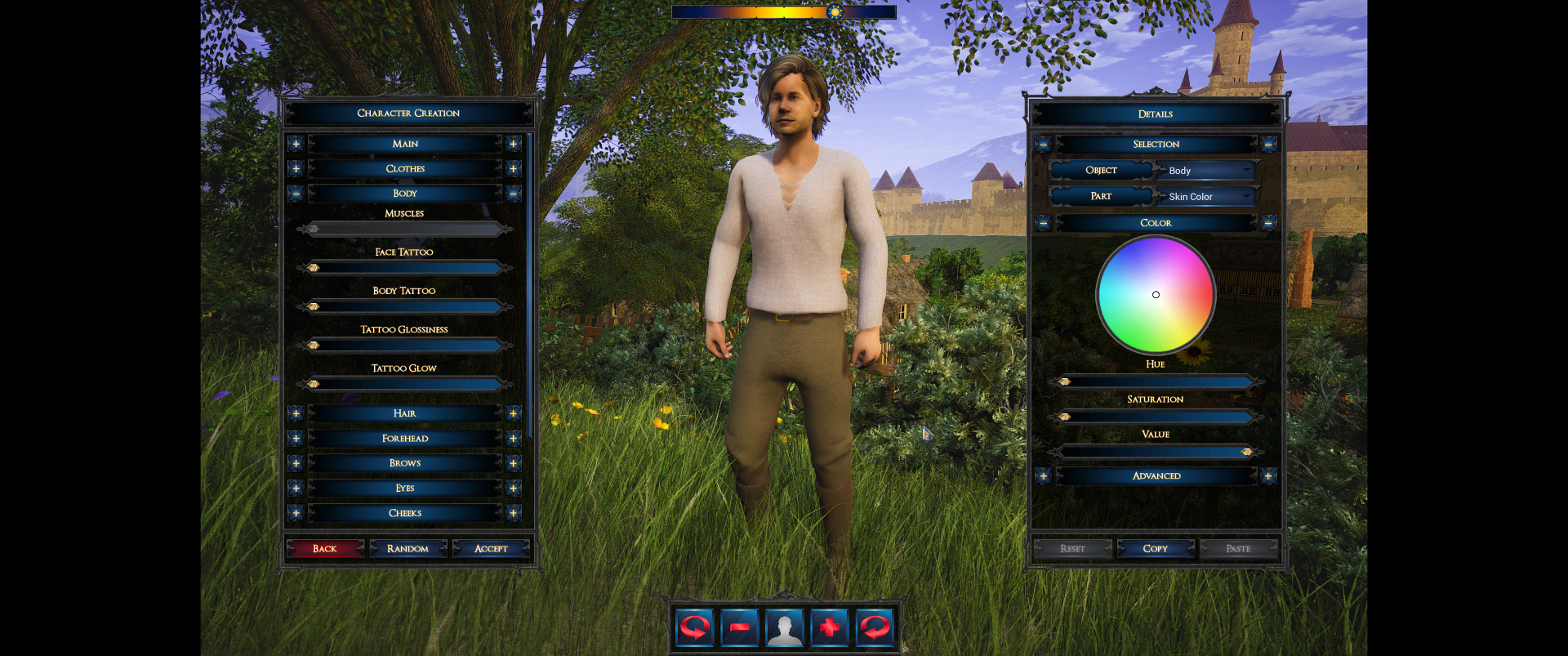1568x656 pixels.
Task: Open the Clothes category
Action: coord(405,169)
